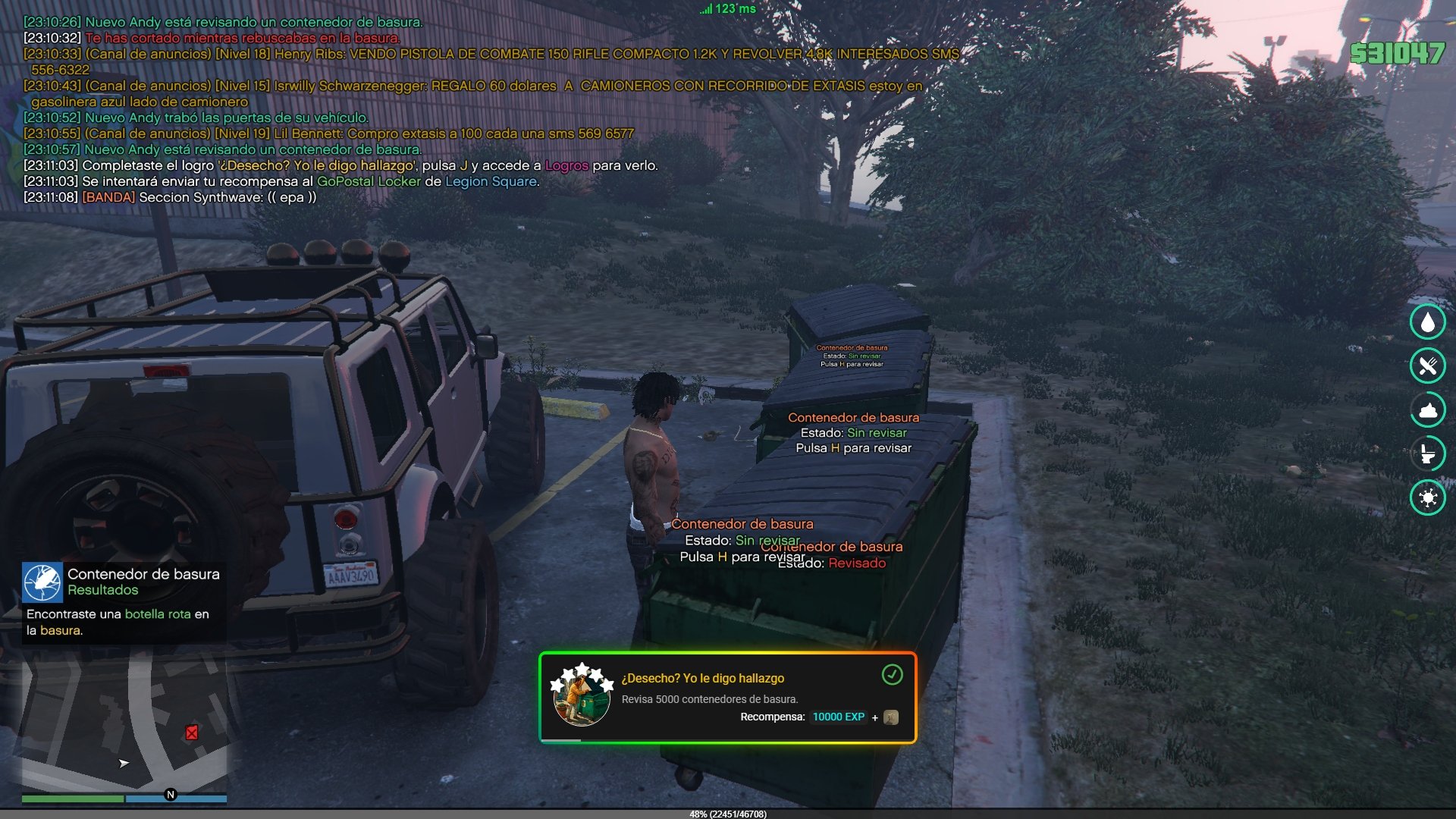Select the [BANDA] Seccion Synthwave chat message
1456x819 pixels.
(x=170, y=198)
